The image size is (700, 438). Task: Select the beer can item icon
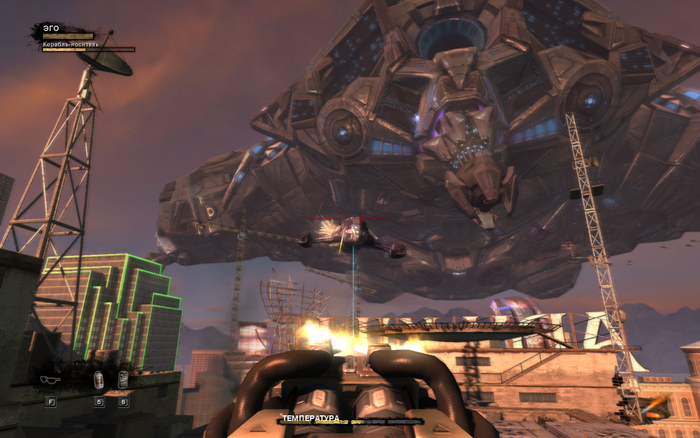click(x=123, y=380)
